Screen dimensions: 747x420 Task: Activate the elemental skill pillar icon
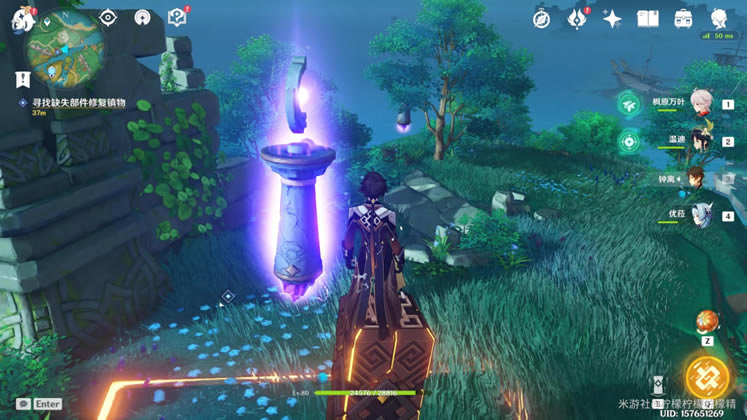(657, 386)
